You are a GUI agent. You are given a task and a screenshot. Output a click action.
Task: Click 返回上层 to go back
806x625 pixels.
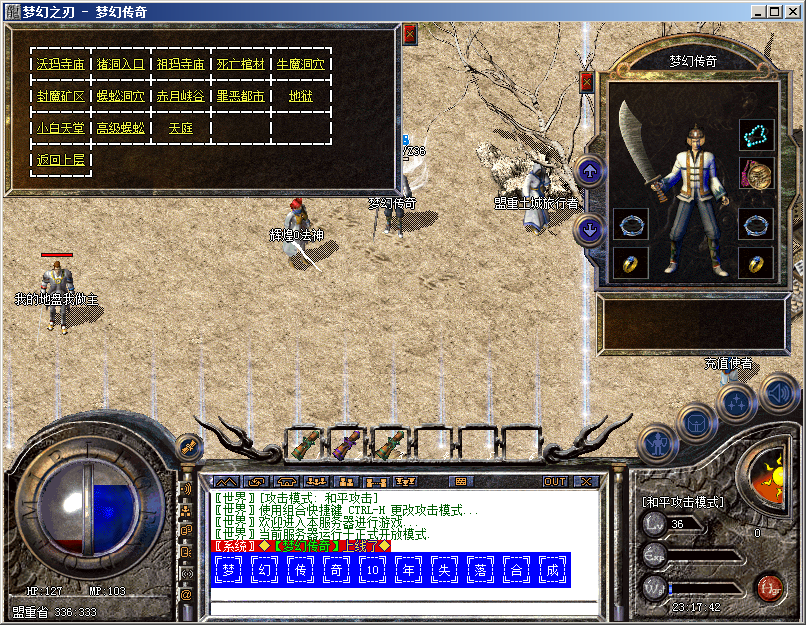coord(60,160)
